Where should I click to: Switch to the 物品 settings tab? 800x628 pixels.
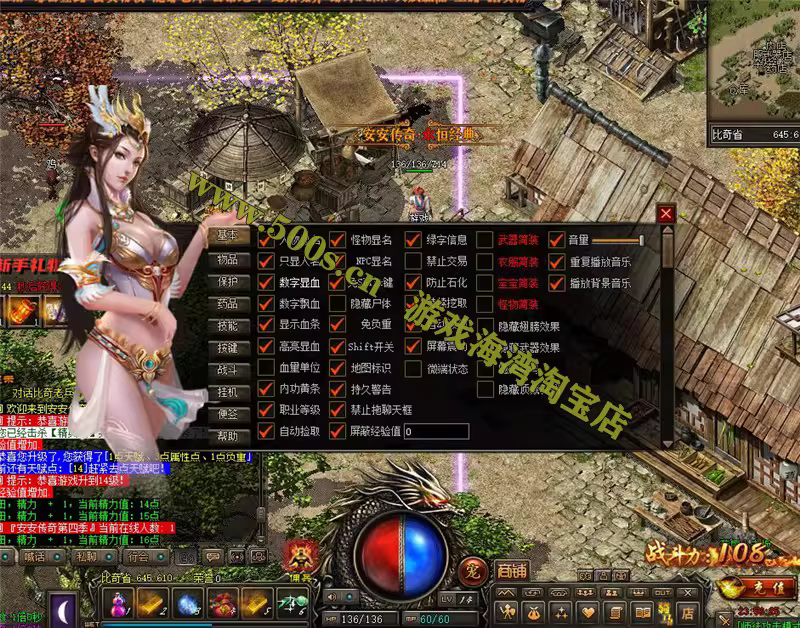pos(228,259)
